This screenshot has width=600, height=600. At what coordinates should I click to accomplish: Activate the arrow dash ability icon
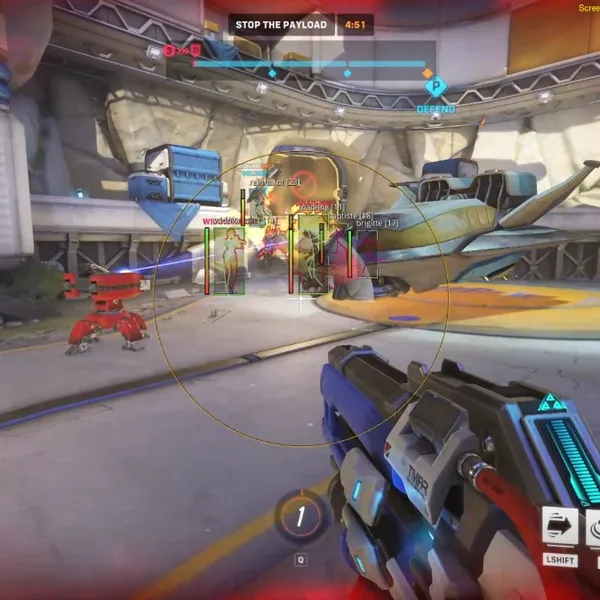pos(560,526)
